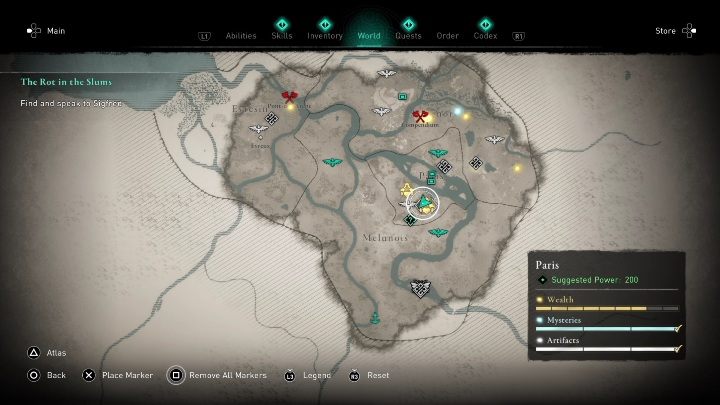The image size is (720, 405).
Task: Click the circled player location marker
Action: (x=426, y=205)
